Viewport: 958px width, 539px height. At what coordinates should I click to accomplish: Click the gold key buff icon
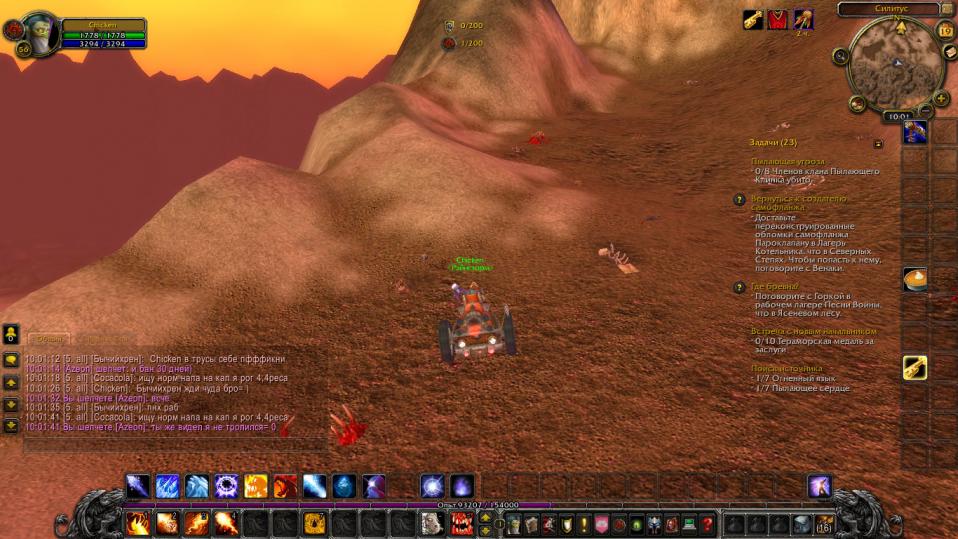tap(752, 20)
